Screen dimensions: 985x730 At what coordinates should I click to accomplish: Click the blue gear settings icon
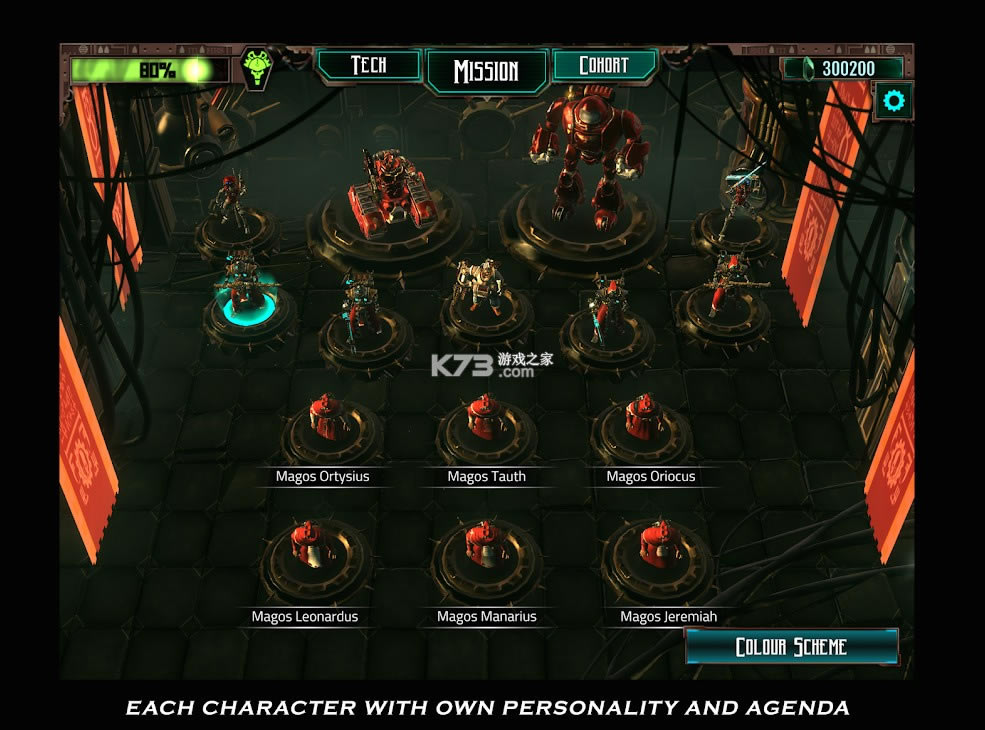point(893,100)
